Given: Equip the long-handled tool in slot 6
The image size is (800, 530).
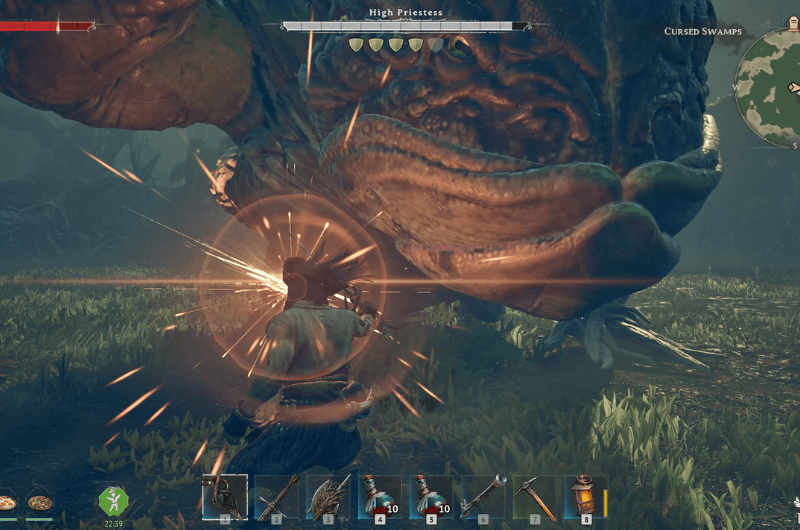Looking at the screenshot, I should 483,496.
